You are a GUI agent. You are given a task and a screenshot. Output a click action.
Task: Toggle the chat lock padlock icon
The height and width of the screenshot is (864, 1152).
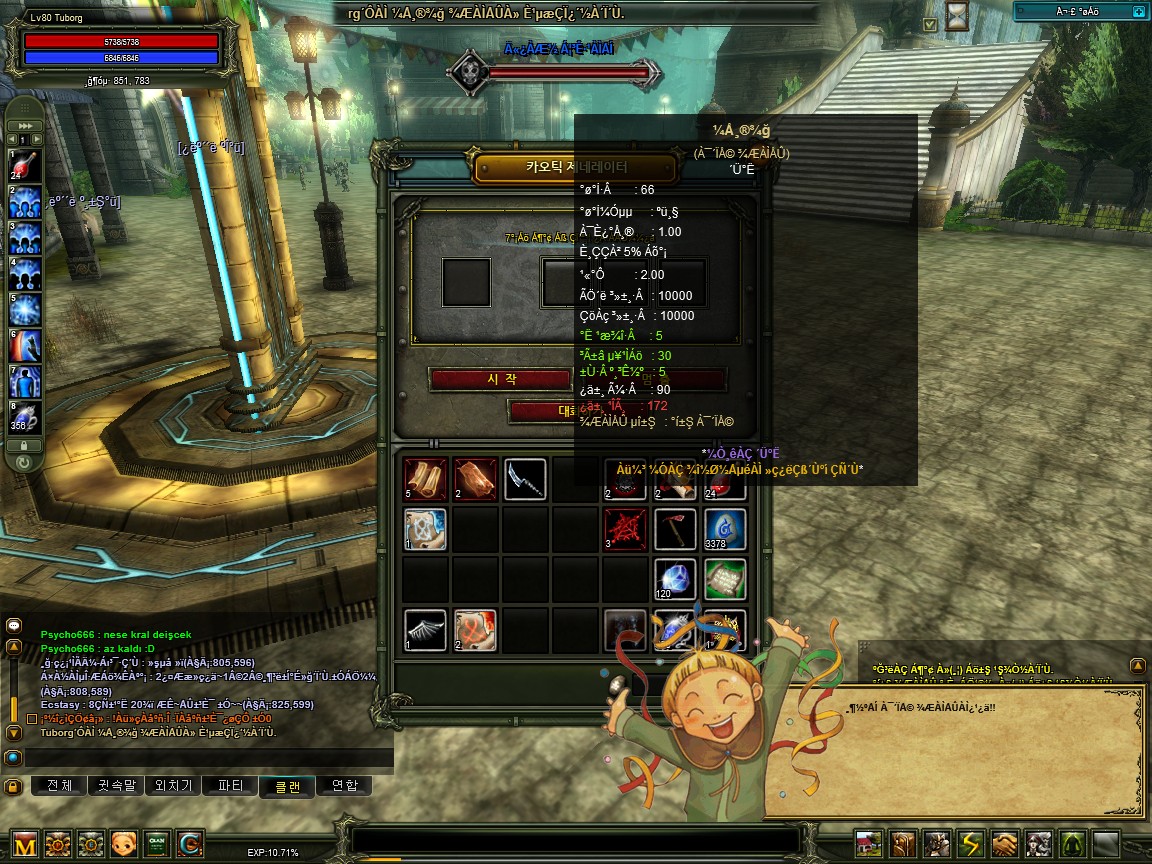pos(13,787)
